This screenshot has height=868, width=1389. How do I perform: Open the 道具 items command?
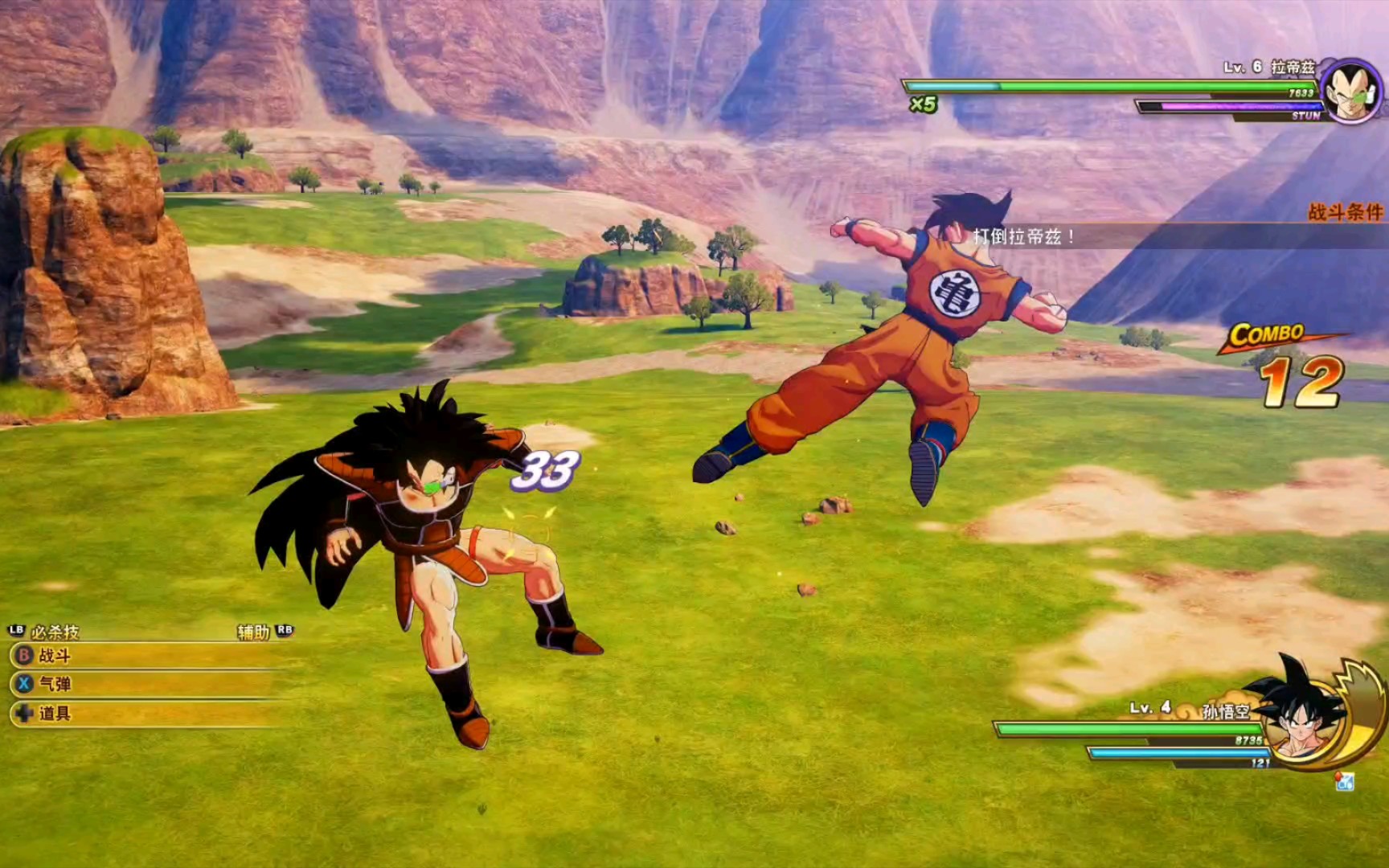[54, 713]
